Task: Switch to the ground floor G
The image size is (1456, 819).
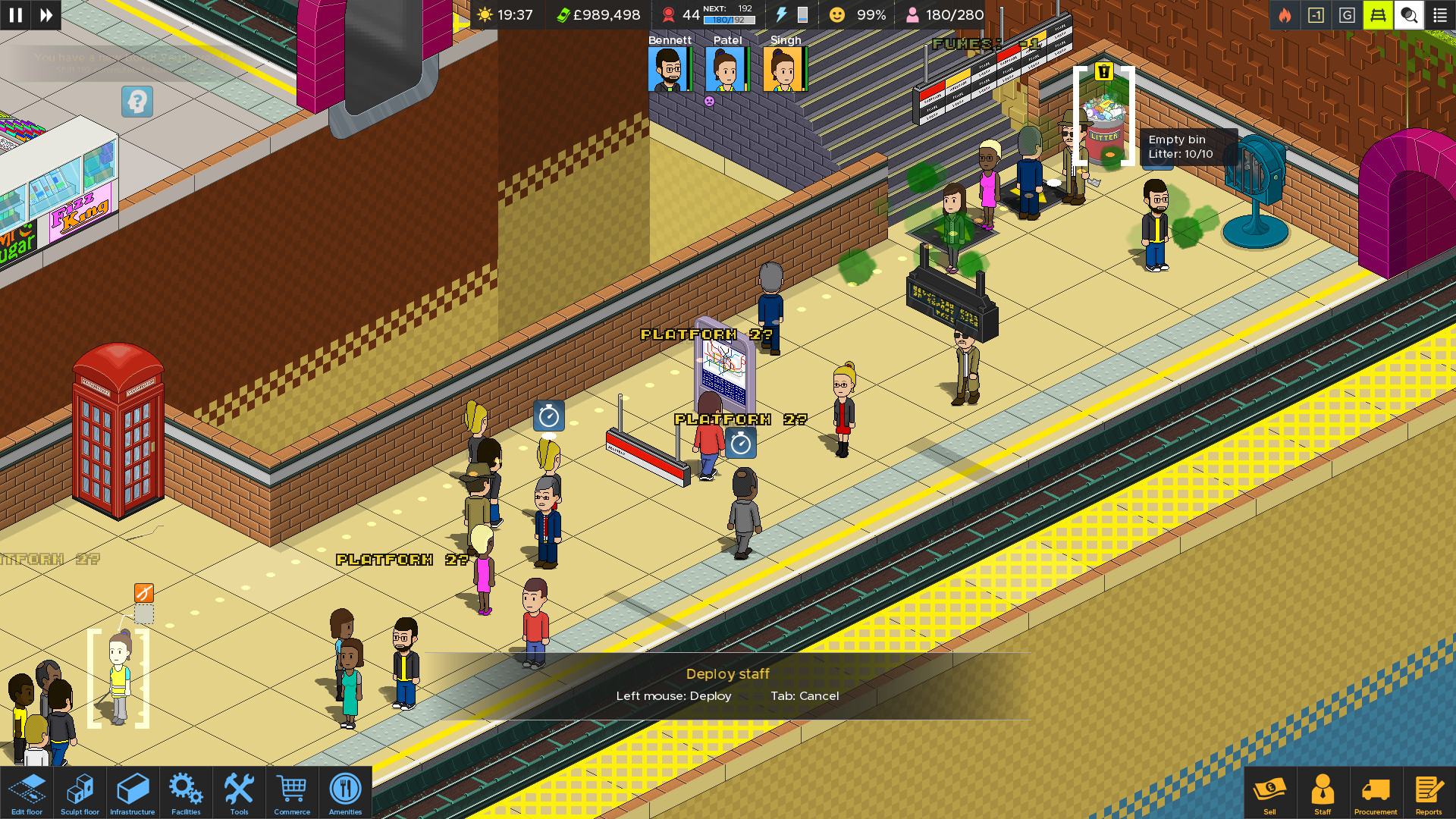Action: click(x=1347, y=14)
